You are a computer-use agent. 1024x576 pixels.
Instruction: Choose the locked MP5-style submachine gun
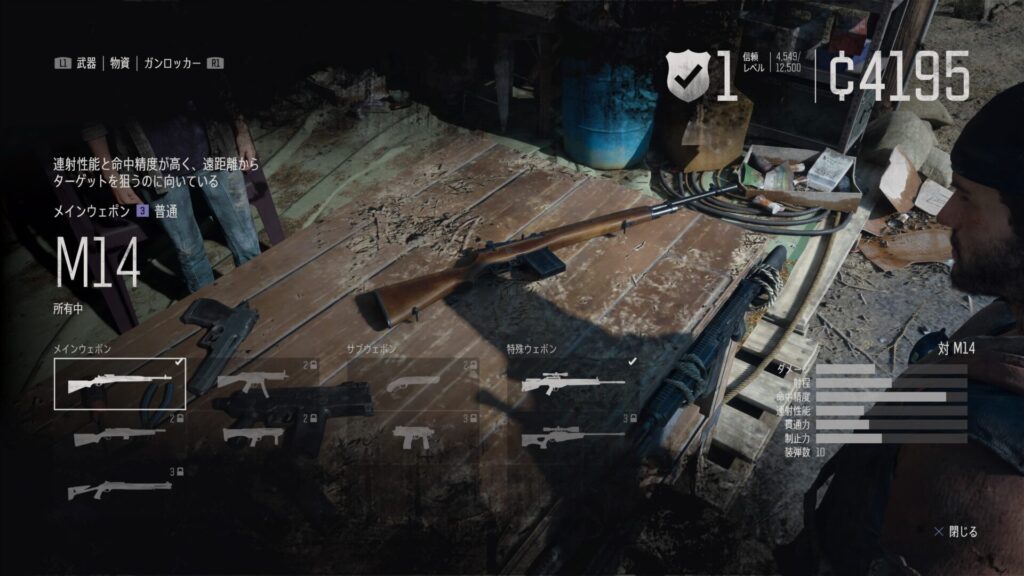tap(252, 383)
